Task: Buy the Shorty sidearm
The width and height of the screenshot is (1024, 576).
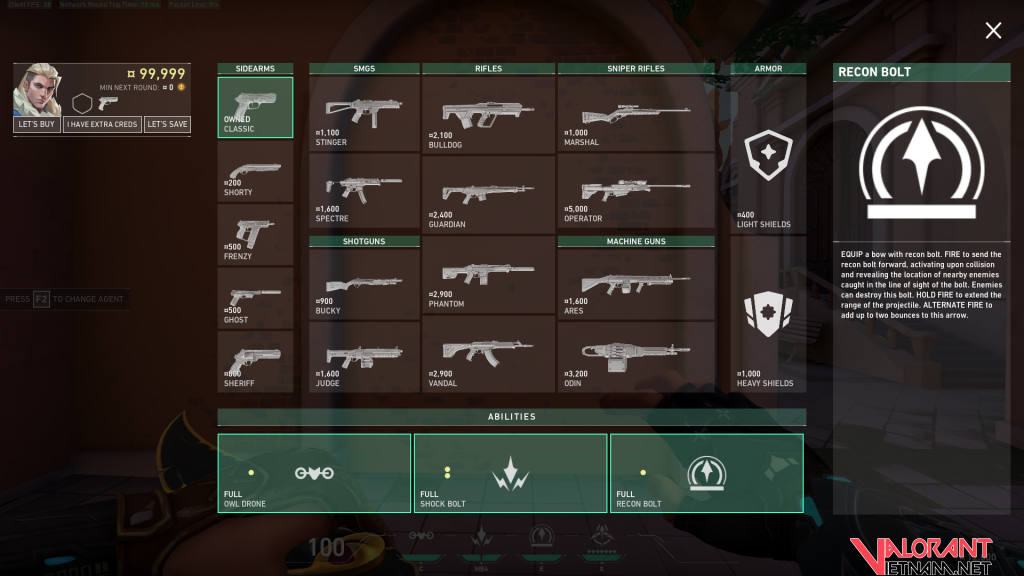Action: [255, 171]
